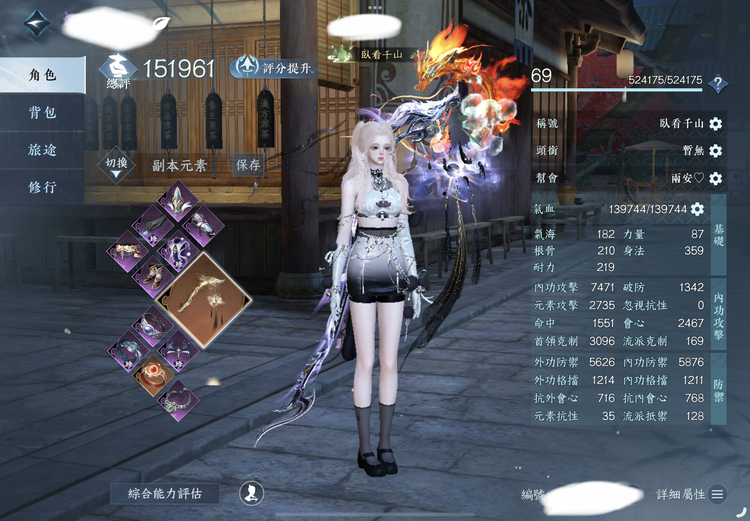
Task: Show help via the question mark icon
Action: [x=717, y=84]
